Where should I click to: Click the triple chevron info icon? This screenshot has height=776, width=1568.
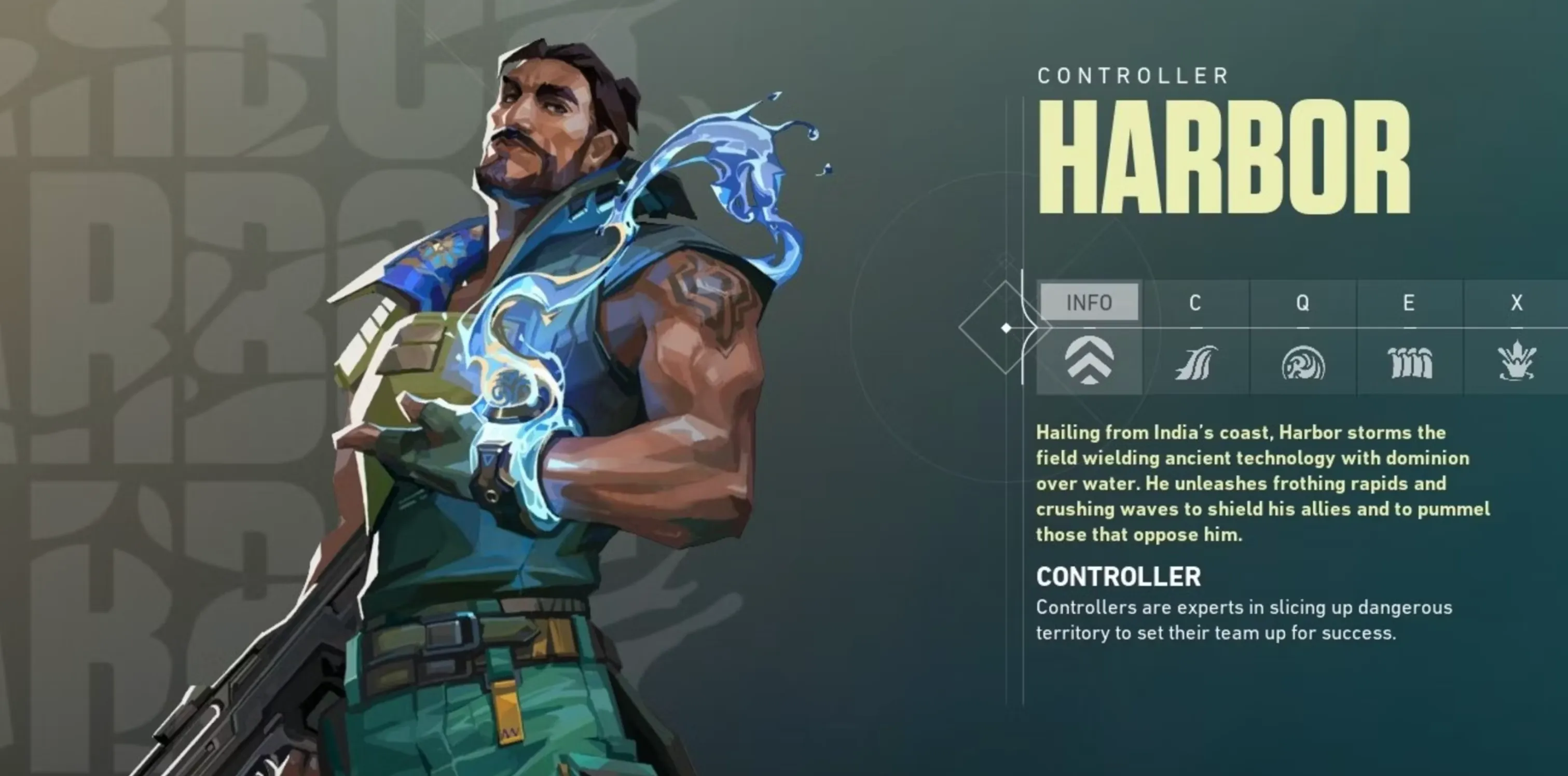[1089, 361]
